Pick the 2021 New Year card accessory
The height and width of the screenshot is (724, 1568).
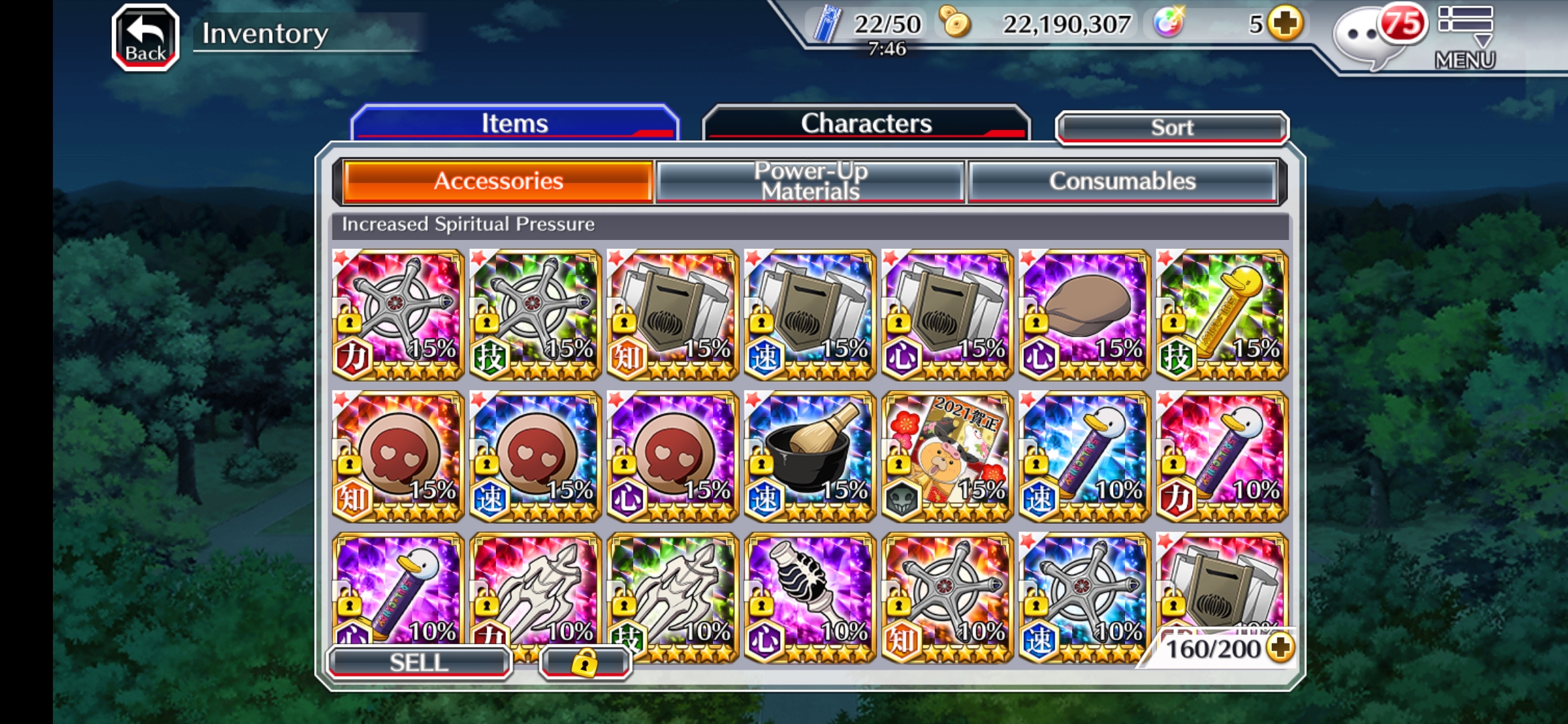[947, 456]
